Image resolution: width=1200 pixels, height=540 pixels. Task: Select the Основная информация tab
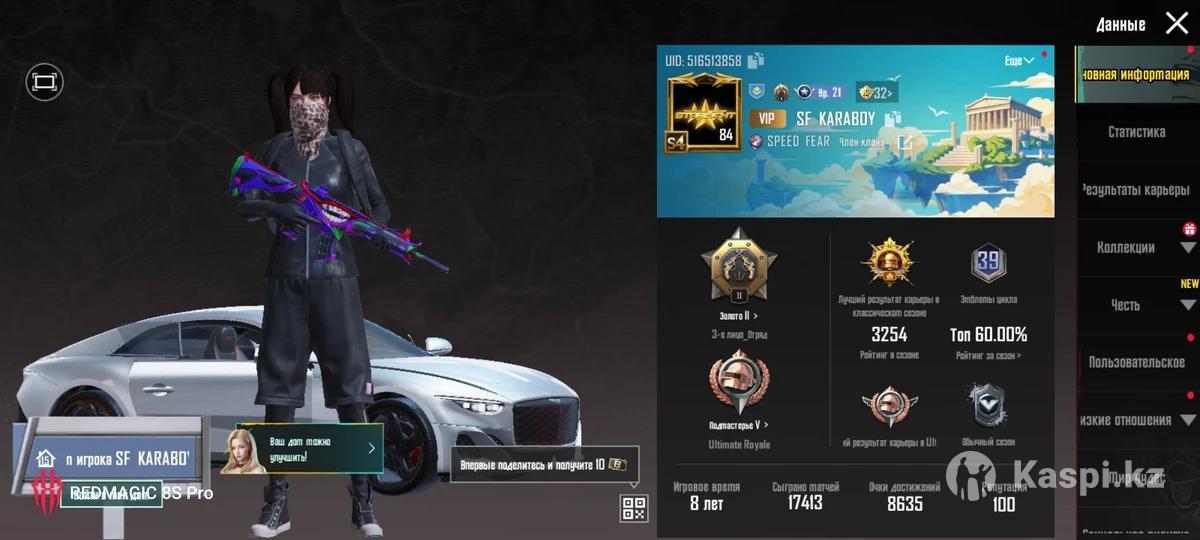(x=1136, y=75)
